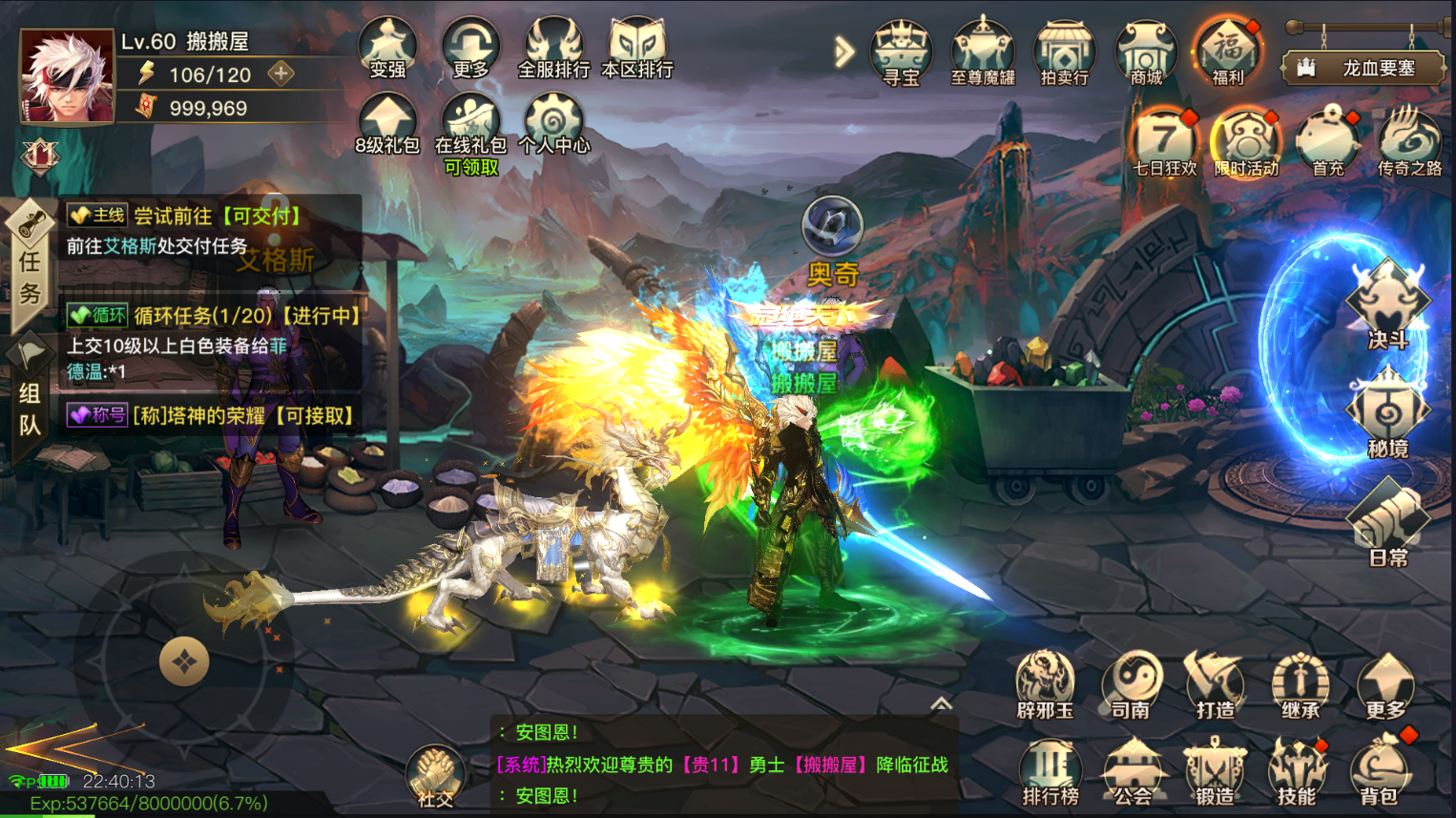Click the plus button to add stamina
1456x818 pixels.
281,73
